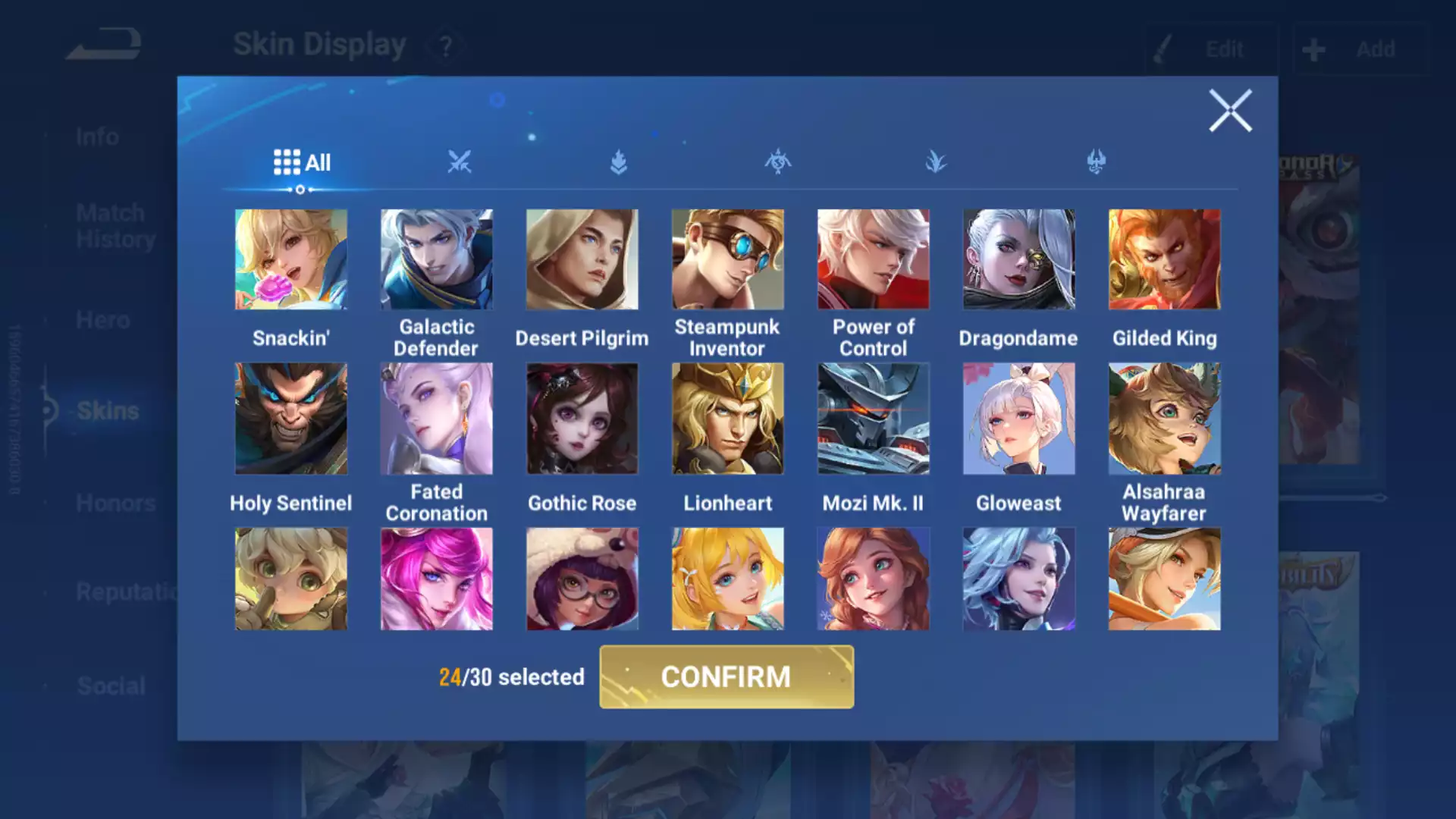Screen dimensions: 1456x819
Task: Pick the Alsahraa Wayfarer skin
Action: point(1165,419)
